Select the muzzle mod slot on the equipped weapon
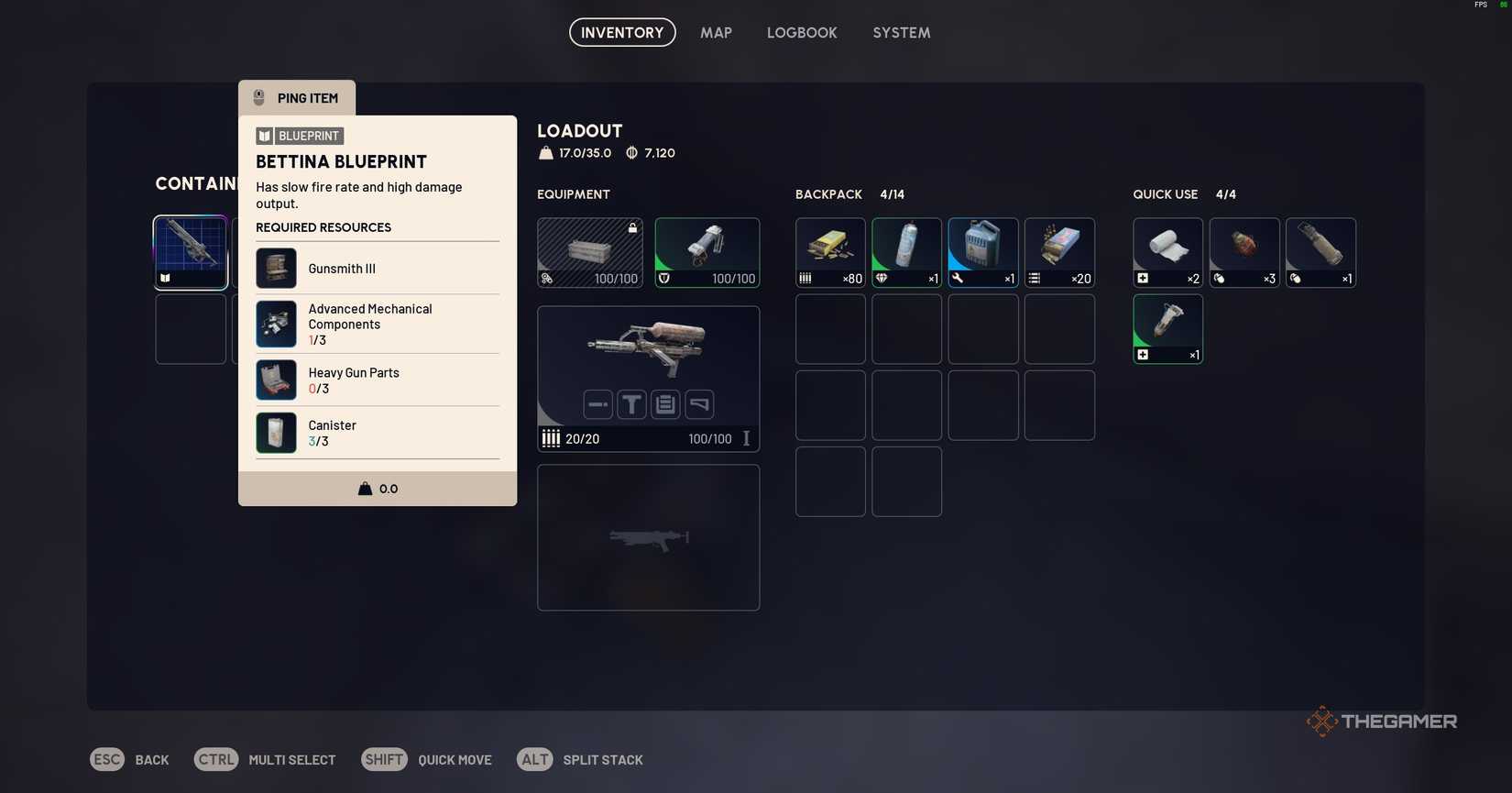1512x793 pixels. click(x=597, y=404)
